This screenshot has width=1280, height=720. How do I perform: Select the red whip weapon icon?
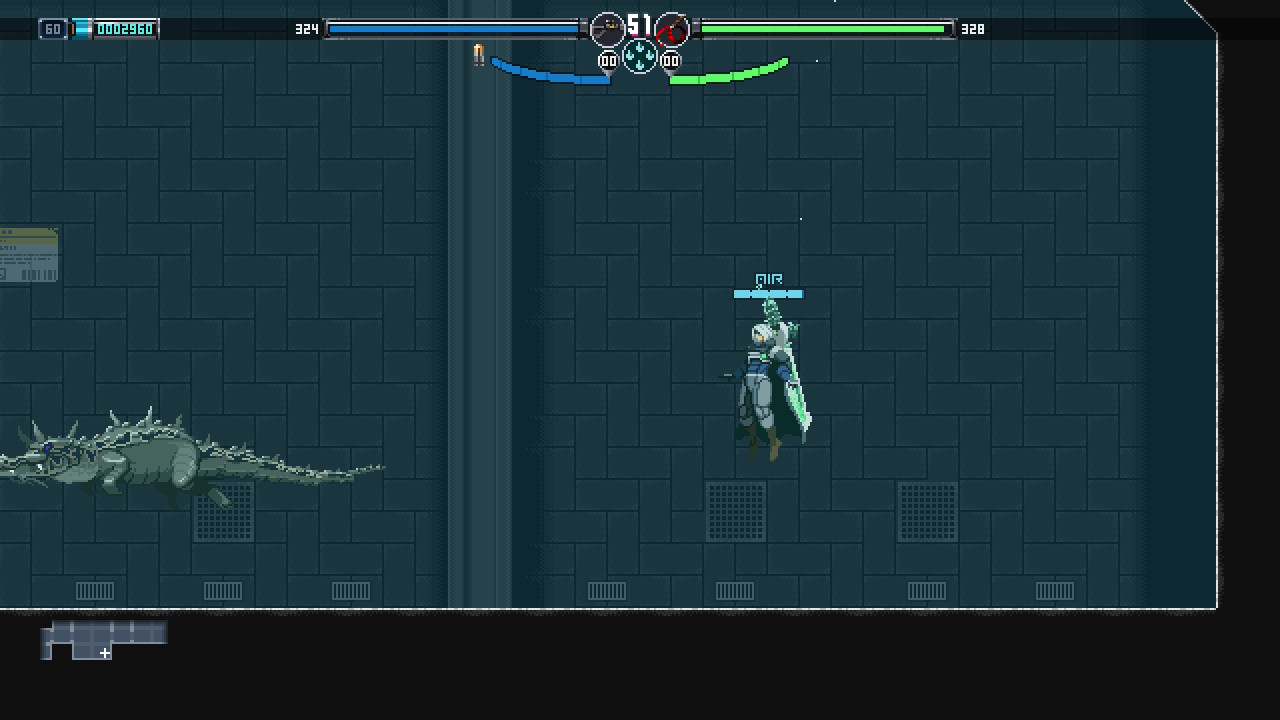pos(673,30)
